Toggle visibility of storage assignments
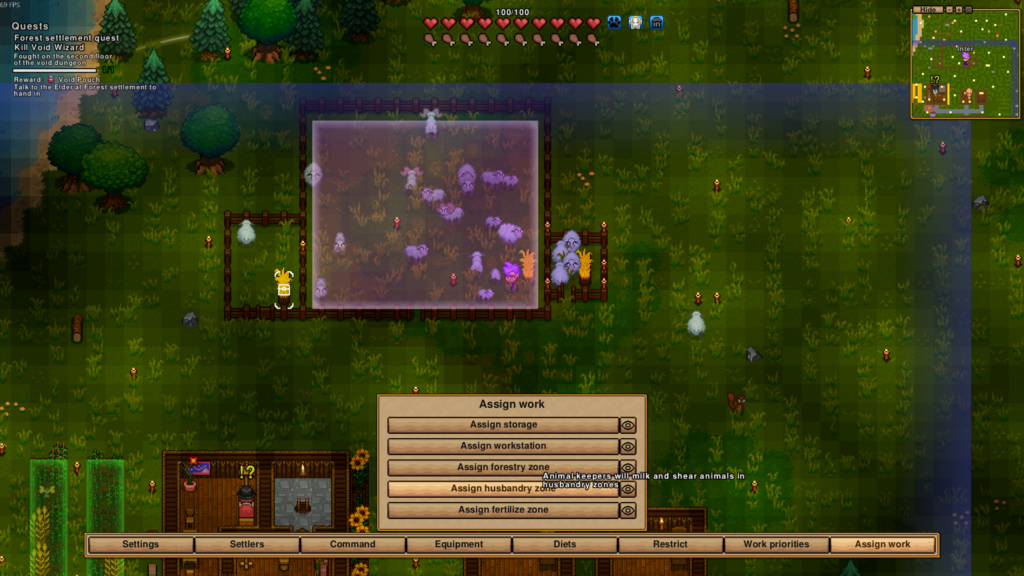 (628, 425)
